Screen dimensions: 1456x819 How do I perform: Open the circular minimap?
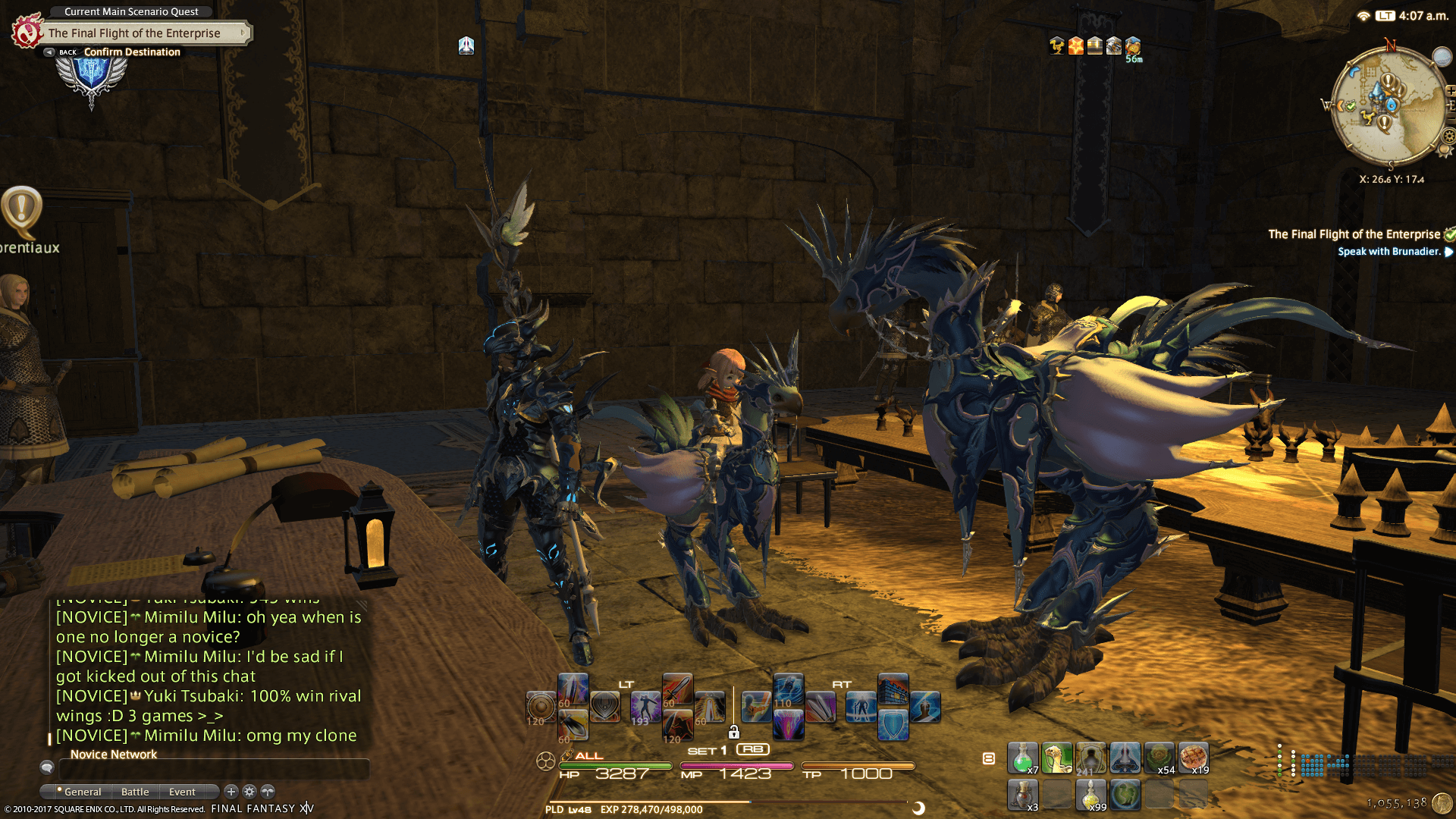pyautogui.click(x=1388, y=106)
